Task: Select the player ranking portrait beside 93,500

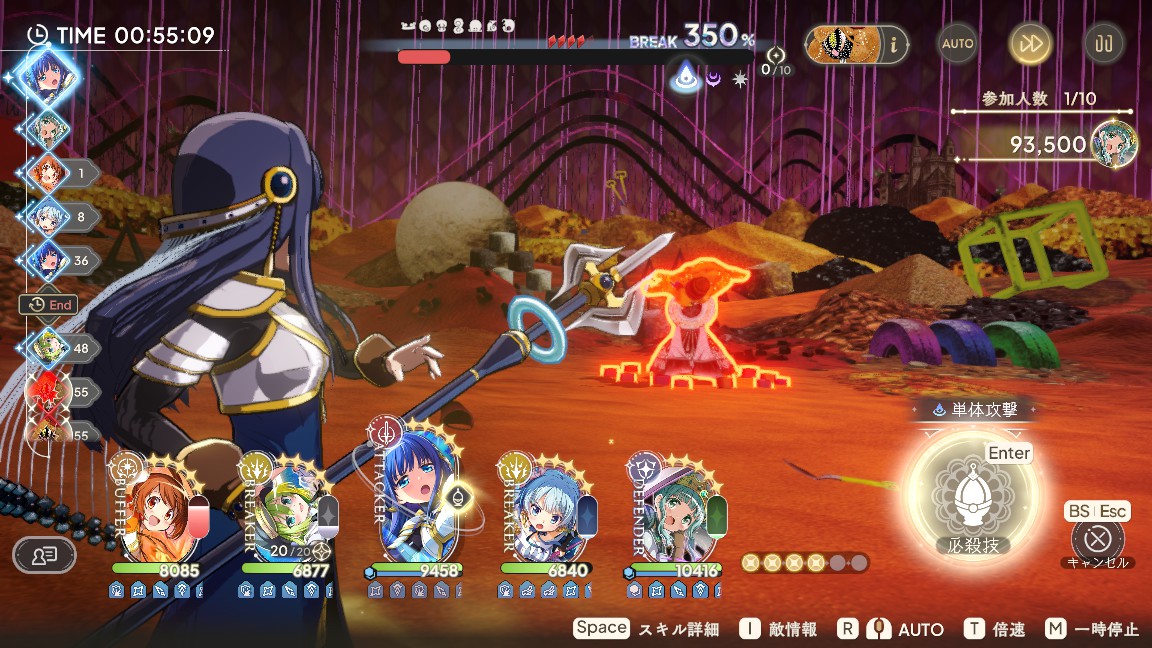Action: 1111,142
